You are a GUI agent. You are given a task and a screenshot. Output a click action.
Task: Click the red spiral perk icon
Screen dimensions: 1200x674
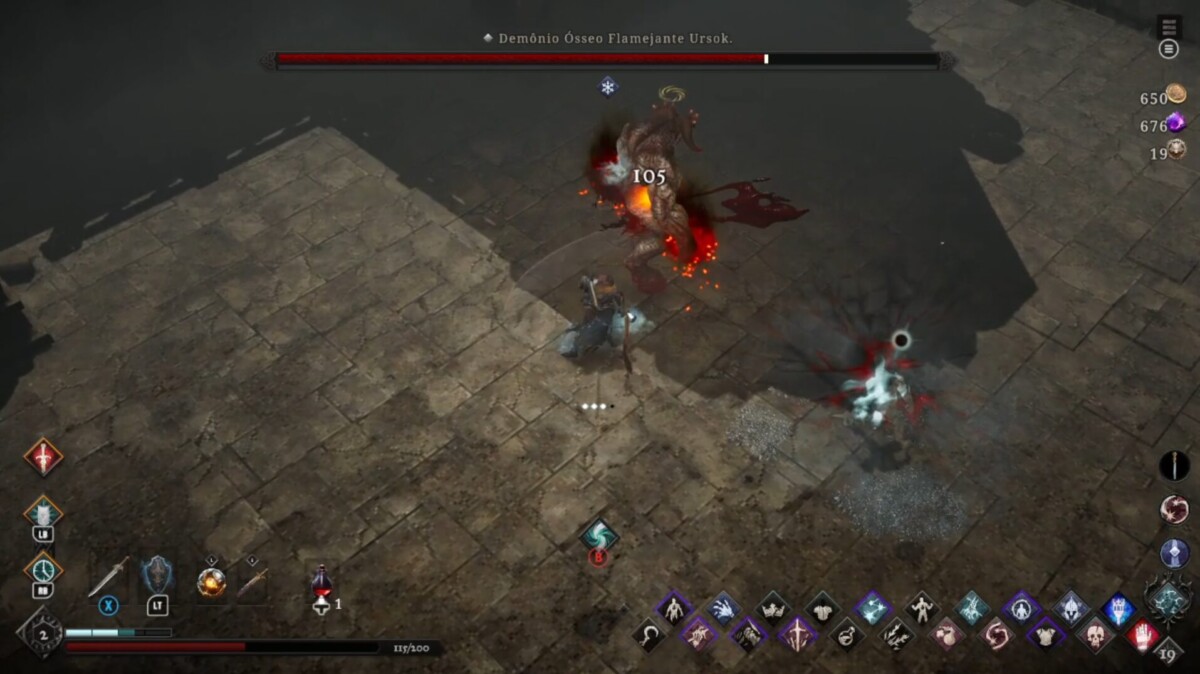coord(995,634)
